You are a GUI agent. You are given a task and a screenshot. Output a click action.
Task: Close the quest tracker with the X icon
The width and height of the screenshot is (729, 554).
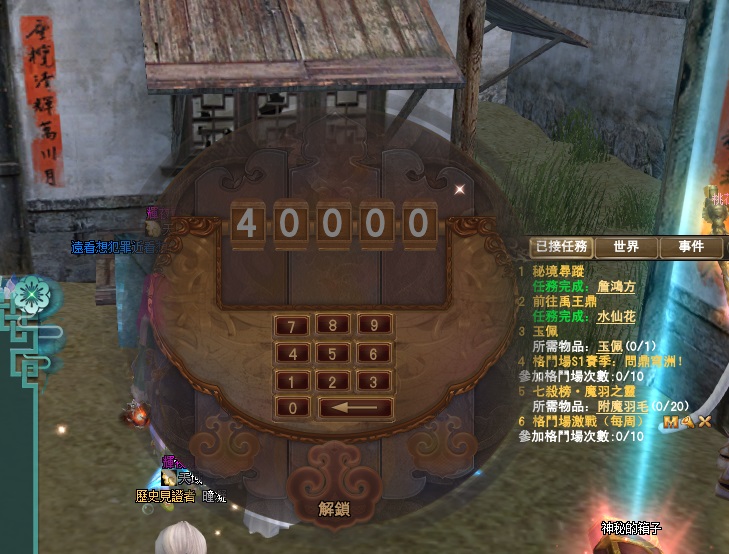coord(705,421)
